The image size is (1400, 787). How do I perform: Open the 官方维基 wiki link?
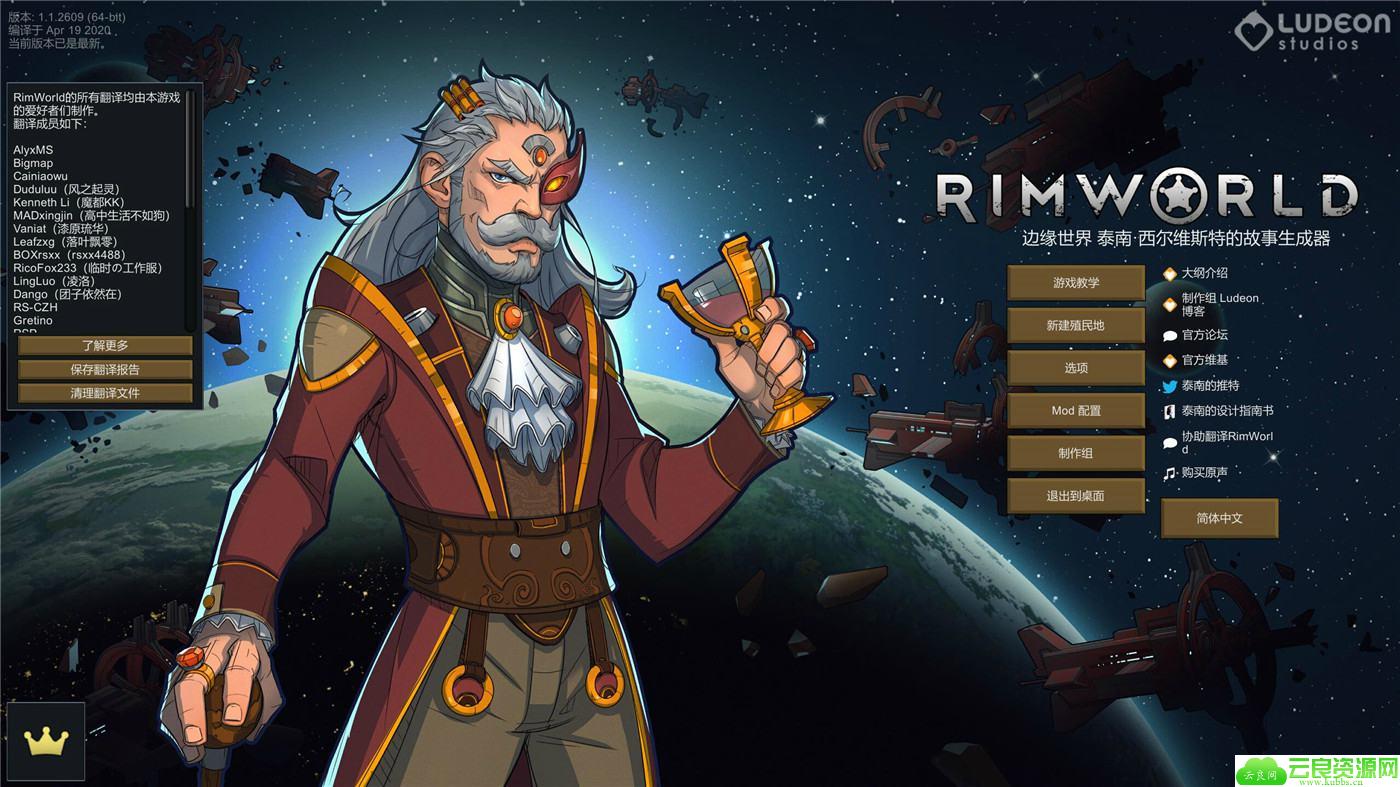1204,360
